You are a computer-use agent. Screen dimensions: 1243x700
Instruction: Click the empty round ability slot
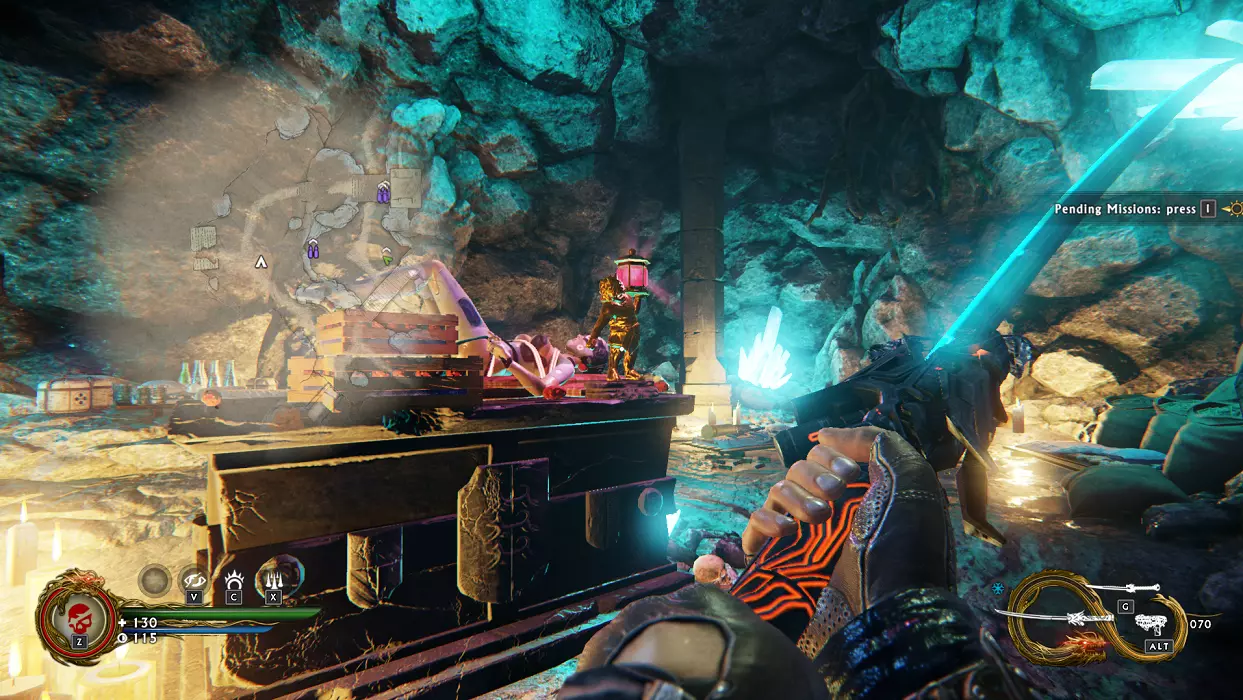pyautogui.click(x=155, y=579)
